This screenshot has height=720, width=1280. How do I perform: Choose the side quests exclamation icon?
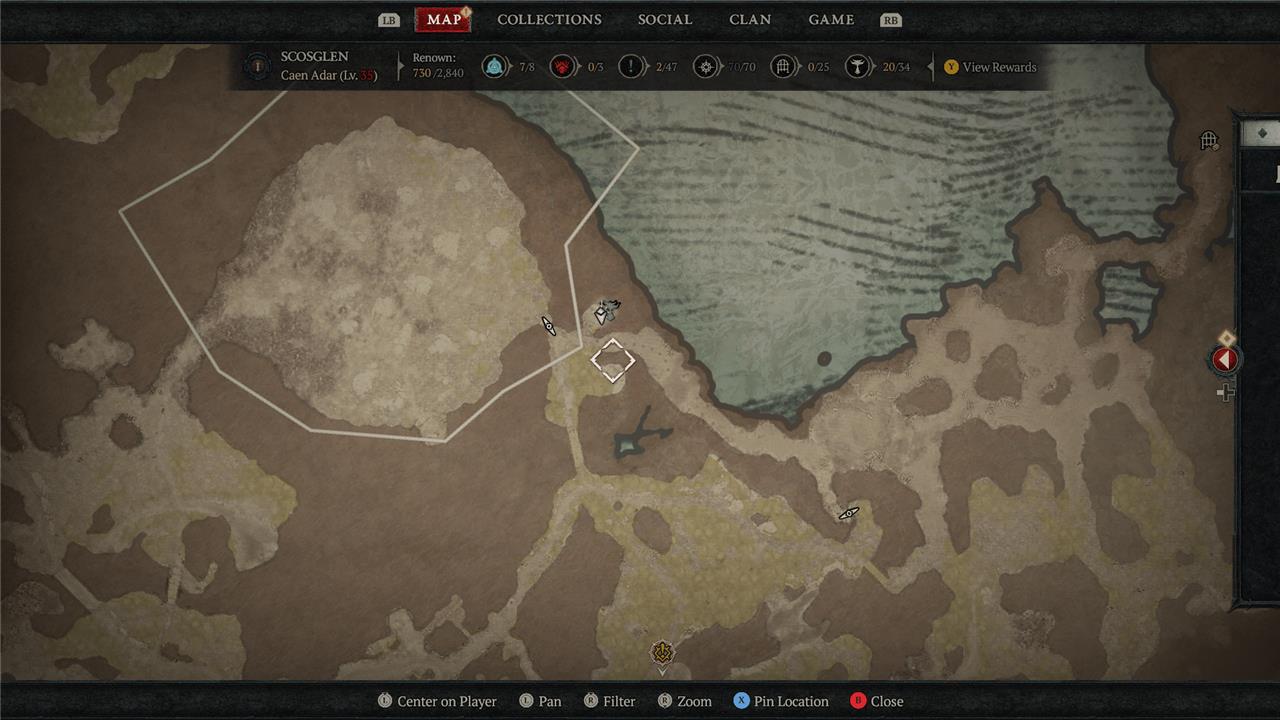pyautogui.click(x=631, y=67)
